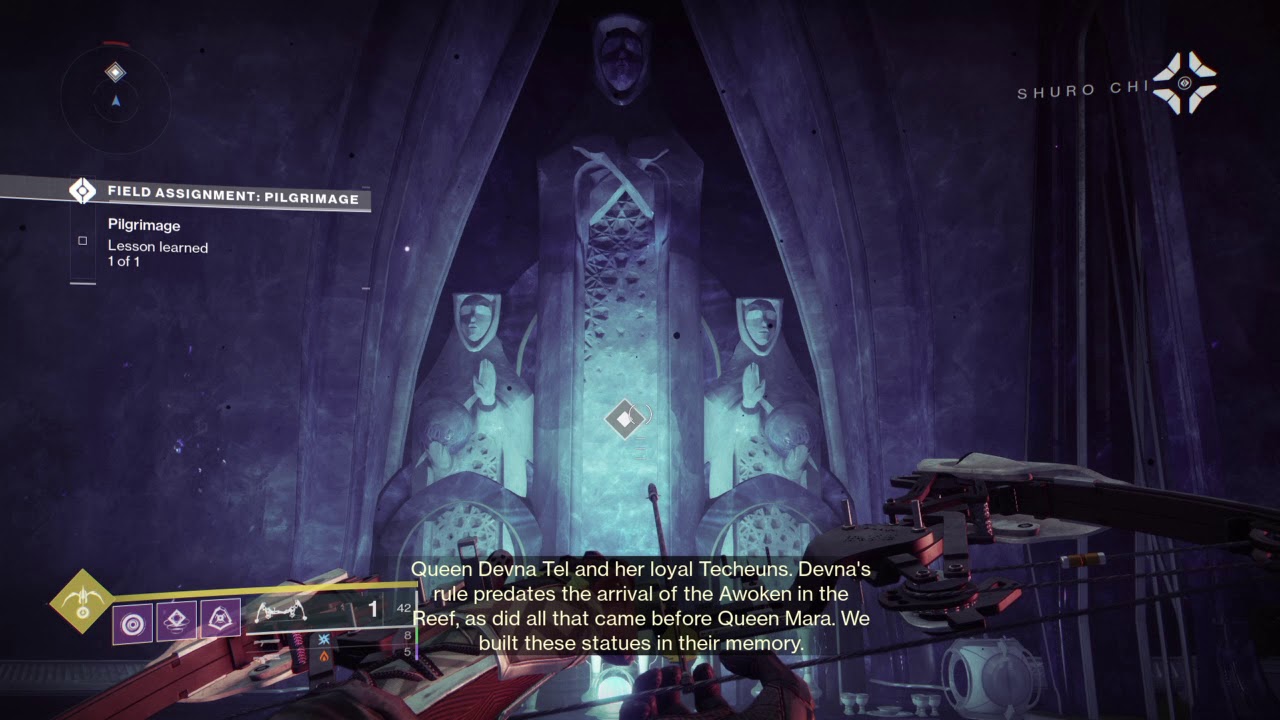
Task: Activate the yellow diamond Super ability icon
Action: click(83, 601)
